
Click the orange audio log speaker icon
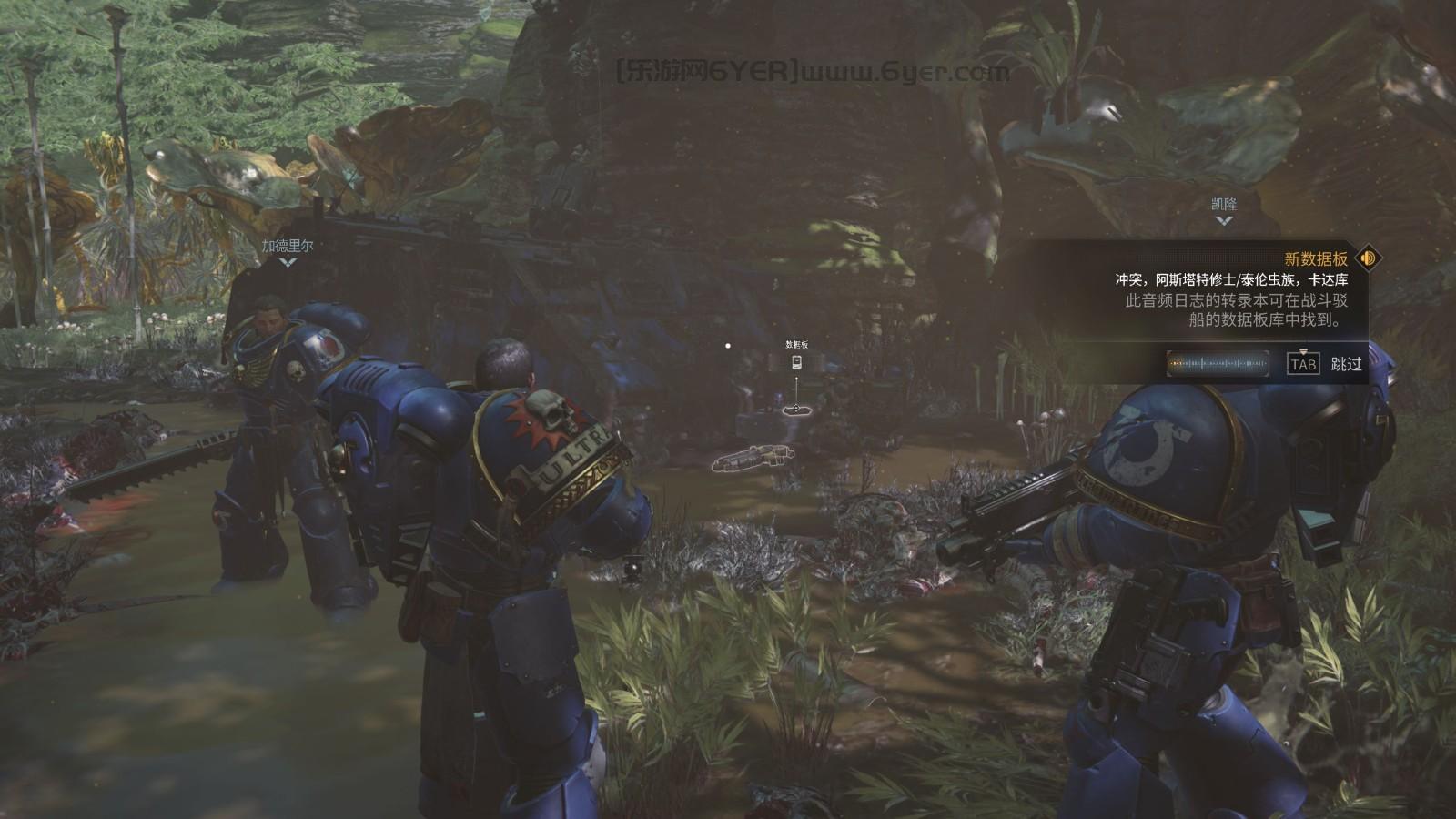coord(1367,258)
